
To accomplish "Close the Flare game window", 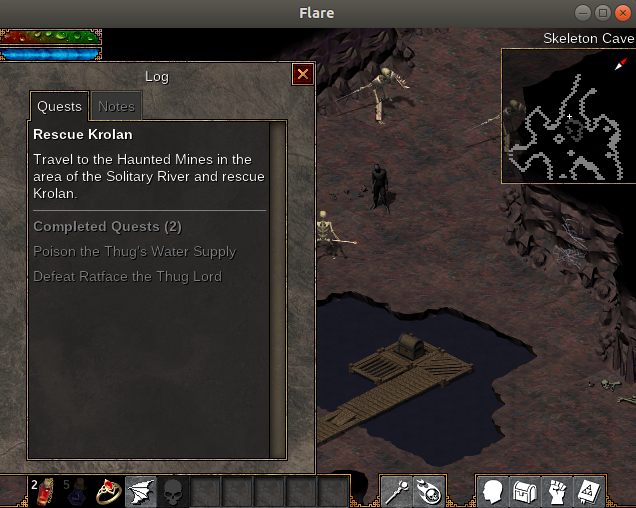I will (x=623, y=12).
